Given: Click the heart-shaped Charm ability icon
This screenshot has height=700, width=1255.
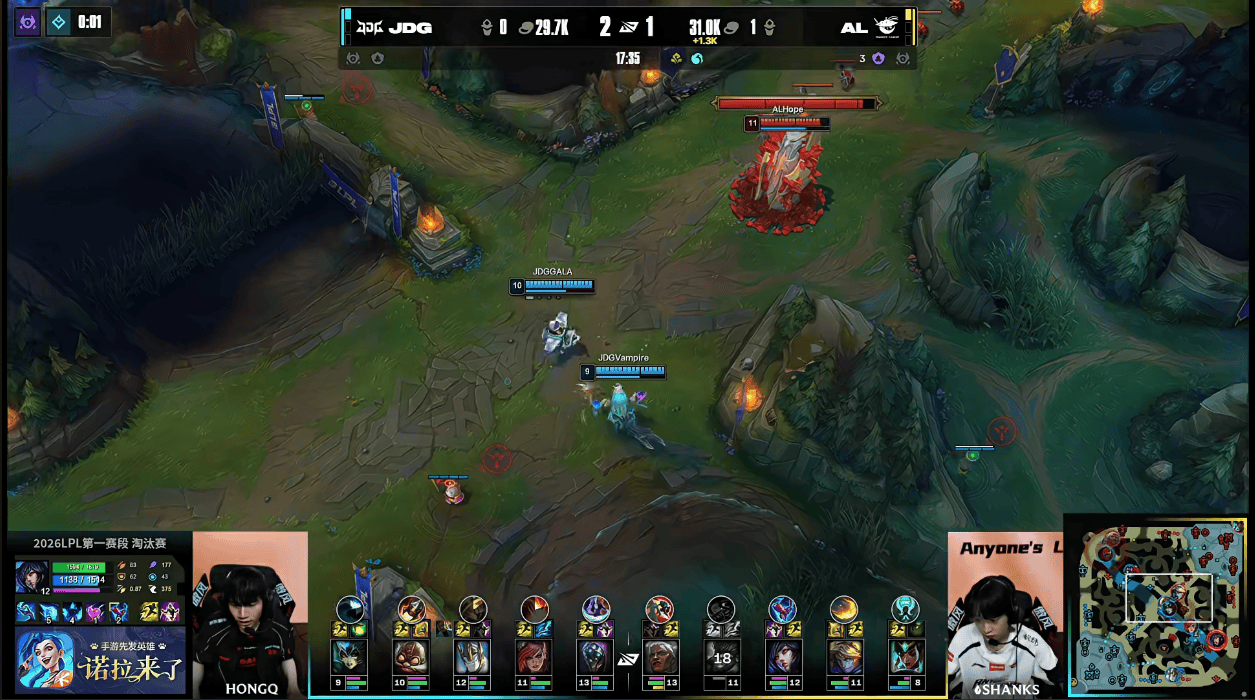Looking at the screenshot, I should pos(96,612).
